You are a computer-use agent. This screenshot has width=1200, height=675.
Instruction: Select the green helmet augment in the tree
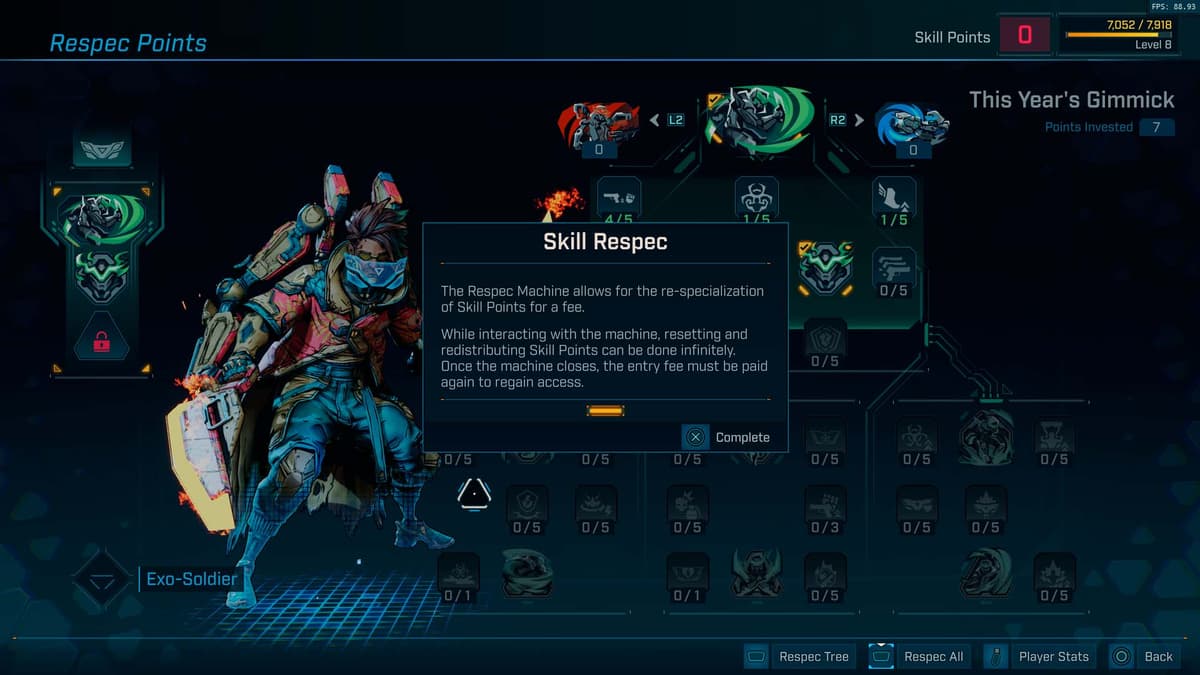[x=825, y=268]
